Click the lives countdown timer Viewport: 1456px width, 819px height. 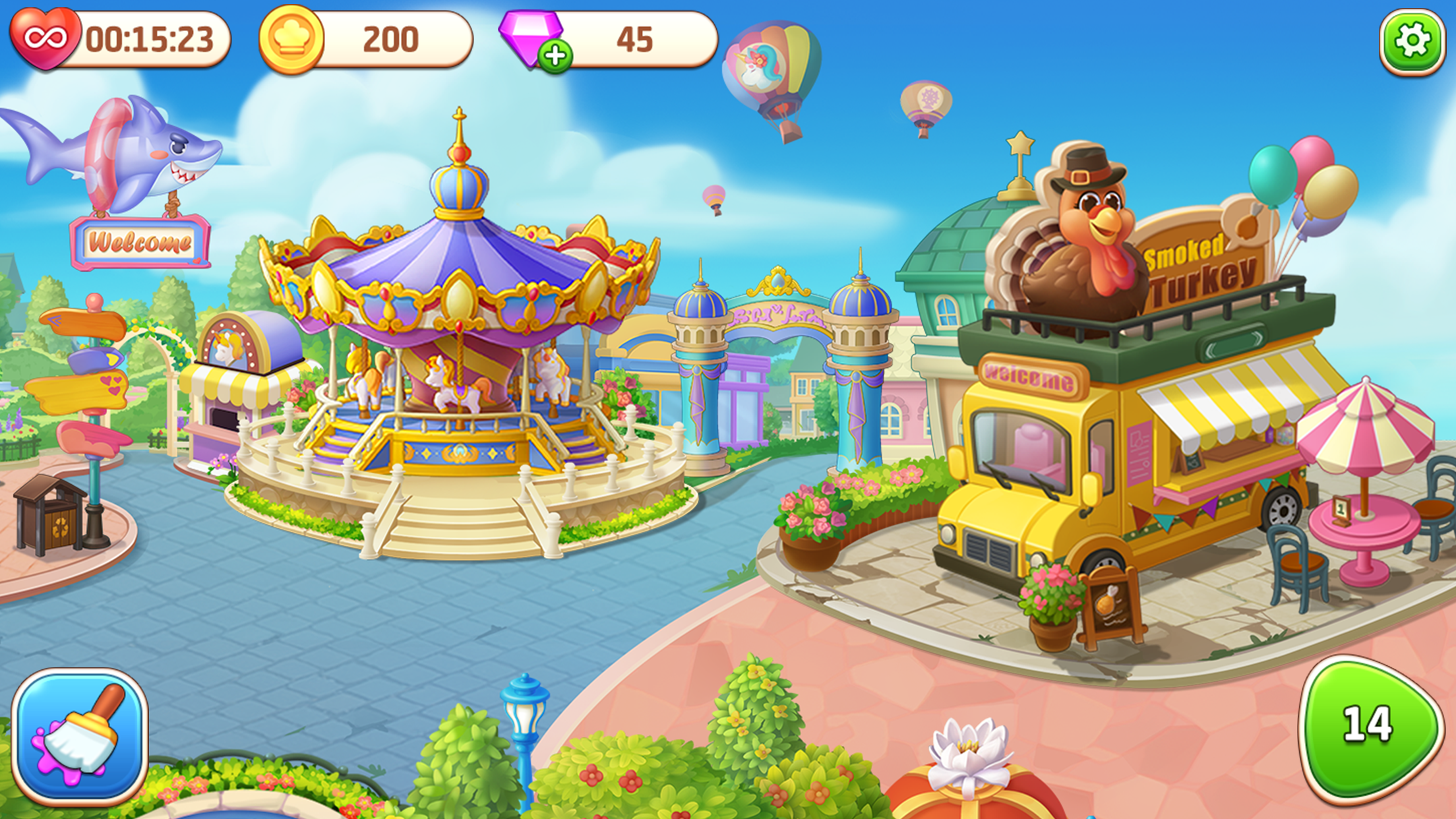click(x=148, y=38)
